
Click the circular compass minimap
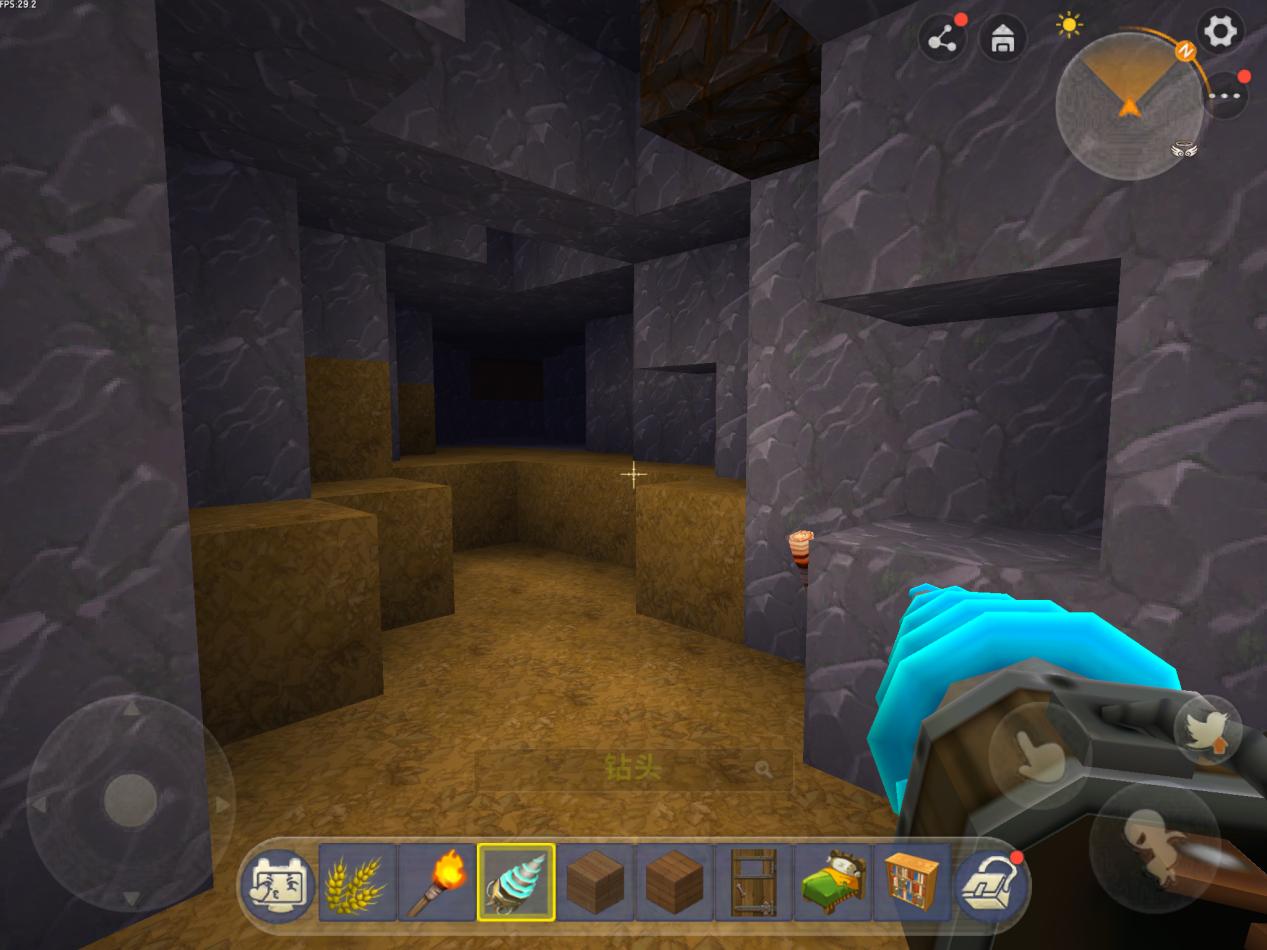click(x=1129, y=105)
